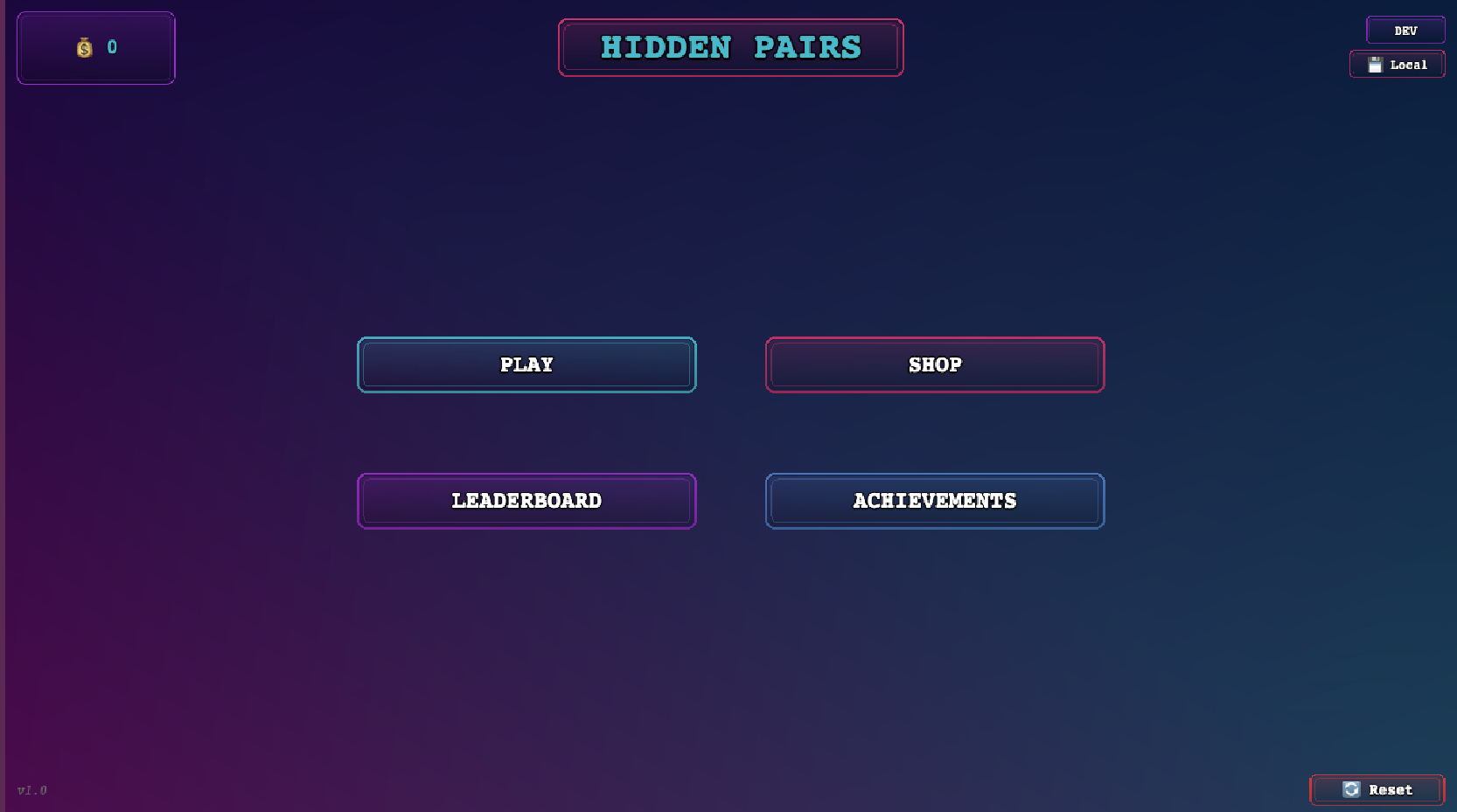1457x812 pixels.
Task: Open the SHOP menu
Action: tap(935, 364)
